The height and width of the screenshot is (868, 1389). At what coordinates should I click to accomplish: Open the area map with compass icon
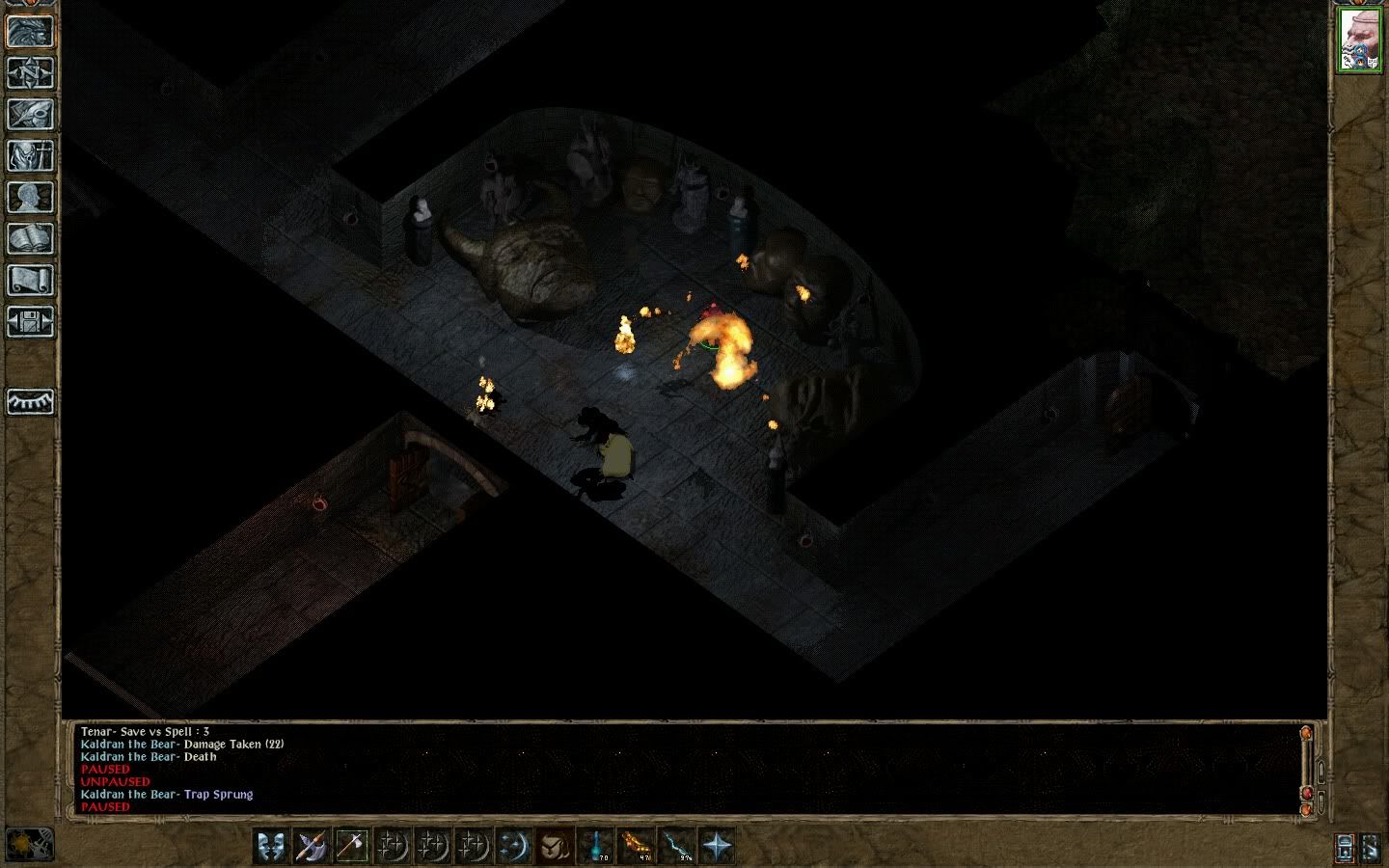point(31,73)
